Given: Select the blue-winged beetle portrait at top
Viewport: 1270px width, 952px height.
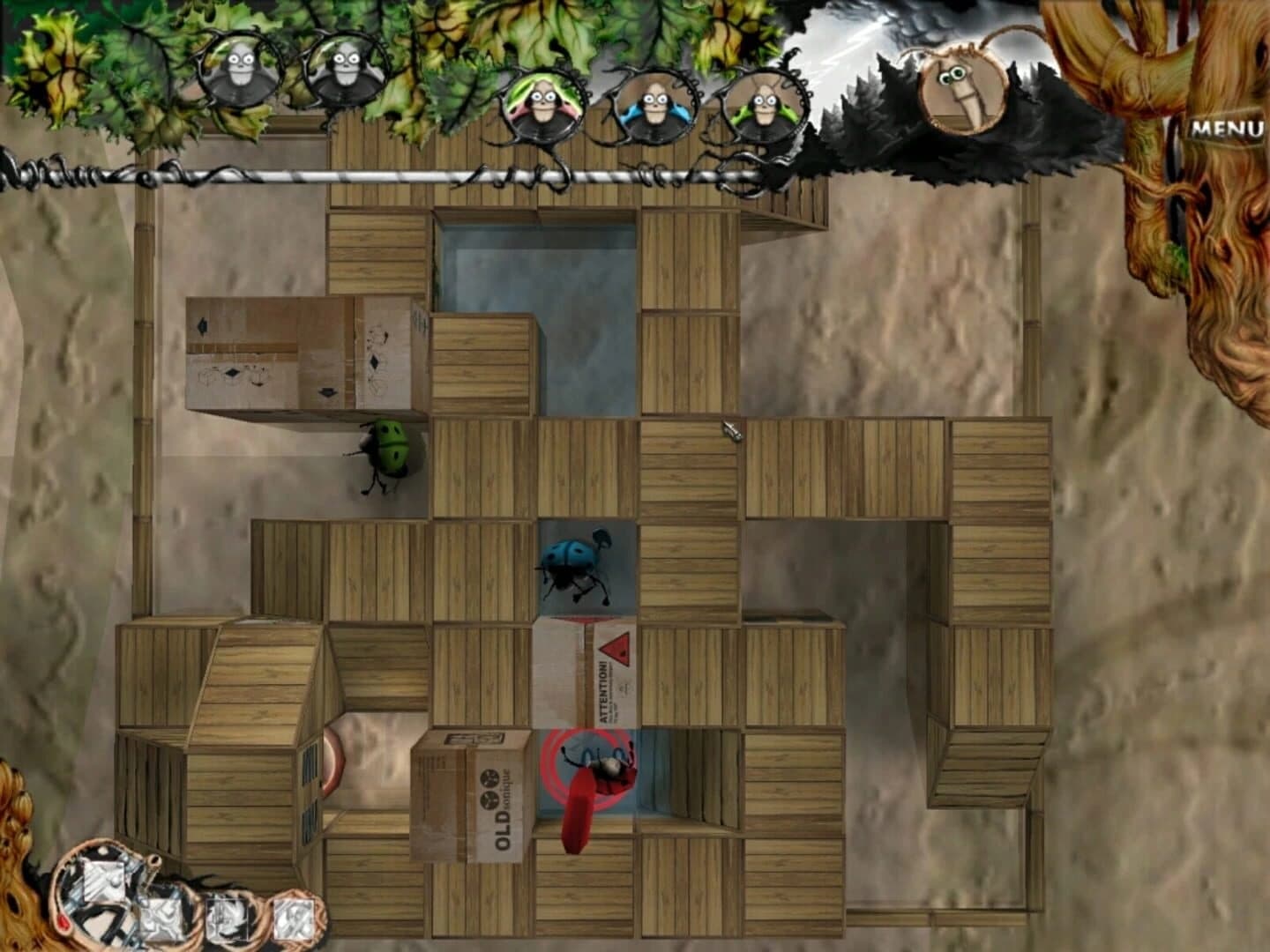Looking at the screenshot, I should 653,106.
